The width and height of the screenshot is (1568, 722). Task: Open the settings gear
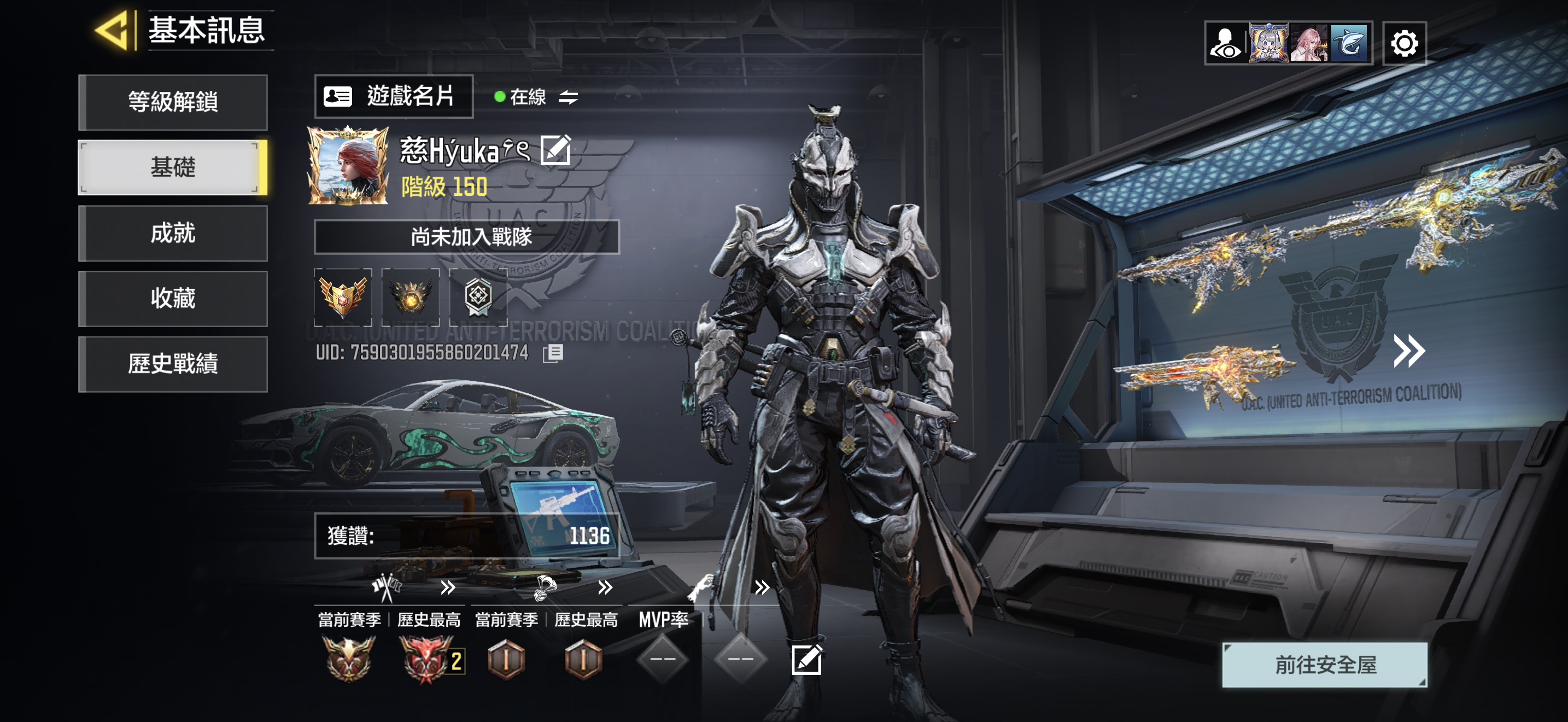pos(1403,43)
